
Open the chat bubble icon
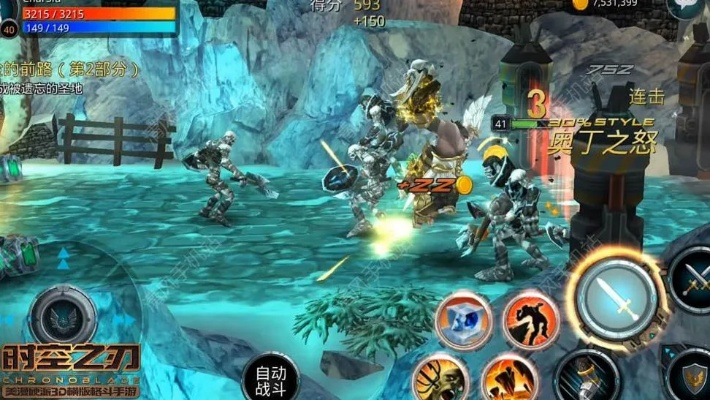(x=684, y=6)
